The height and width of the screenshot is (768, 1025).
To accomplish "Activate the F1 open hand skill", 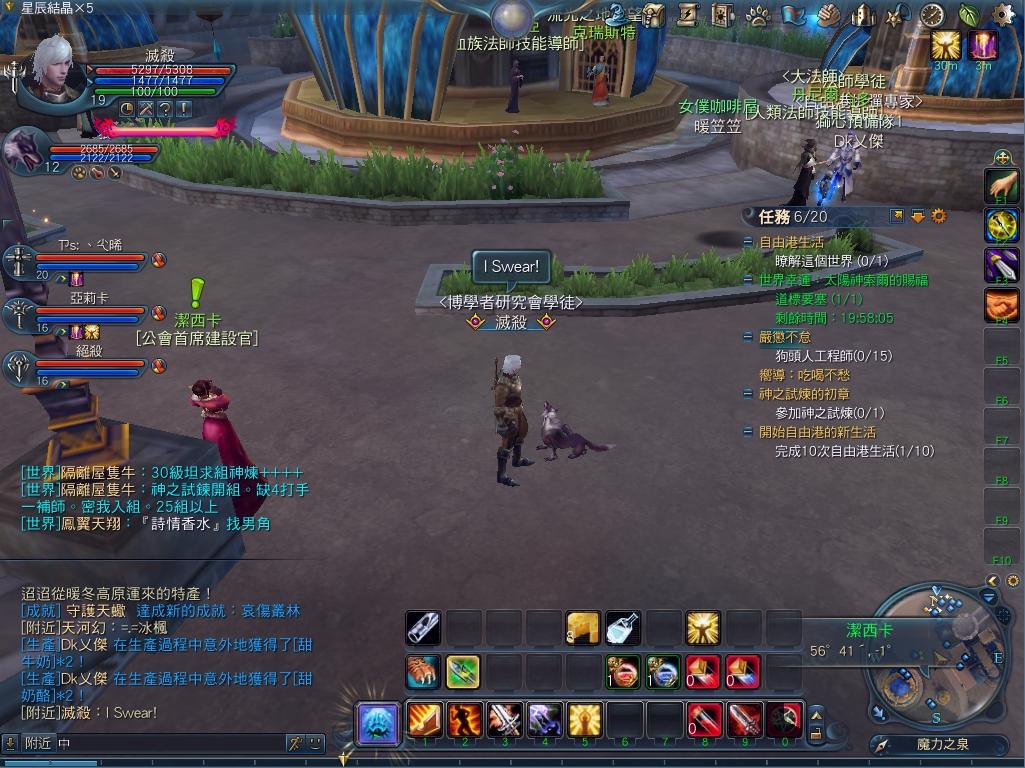I will tap(1001, 186).
